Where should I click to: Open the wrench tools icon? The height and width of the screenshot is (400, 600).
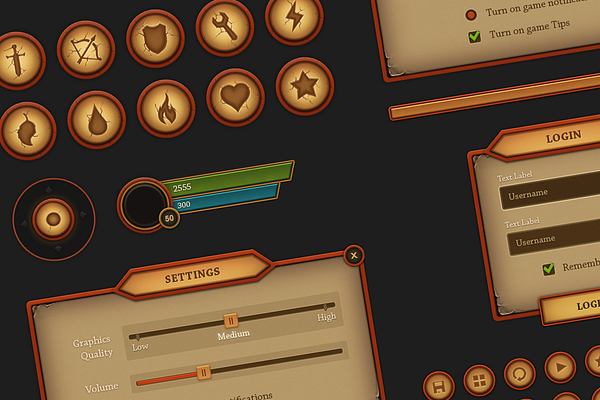224,27
